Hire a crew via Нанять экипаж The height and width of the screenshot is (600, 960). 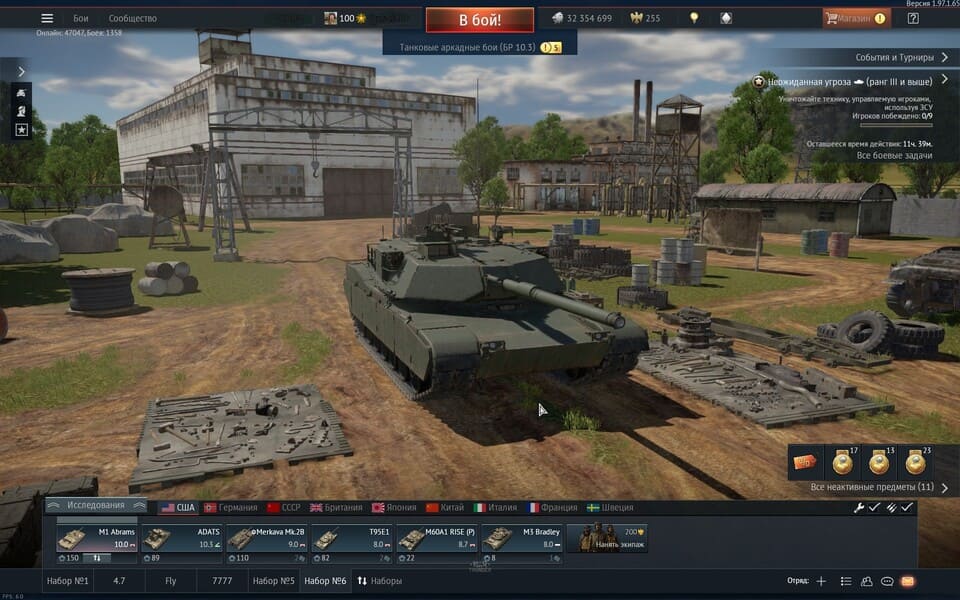coord(607,539)
